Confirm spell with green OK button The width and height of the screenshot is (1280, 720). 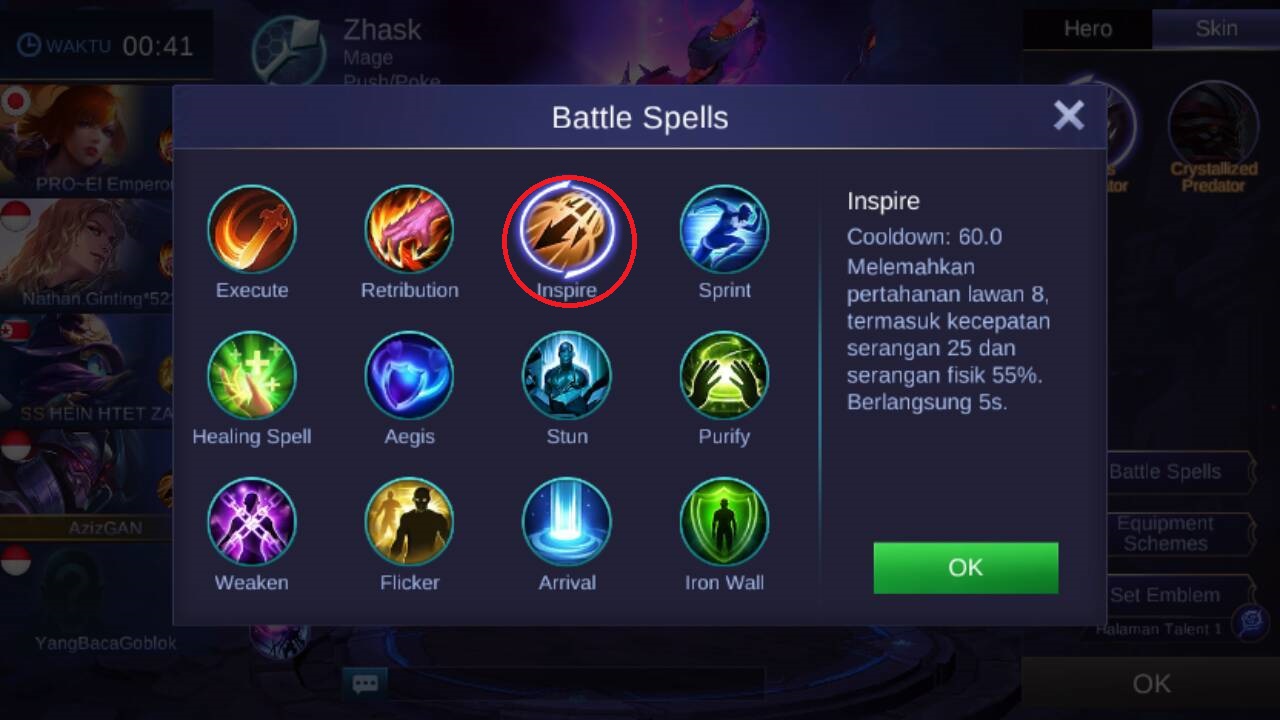[965, 568]
